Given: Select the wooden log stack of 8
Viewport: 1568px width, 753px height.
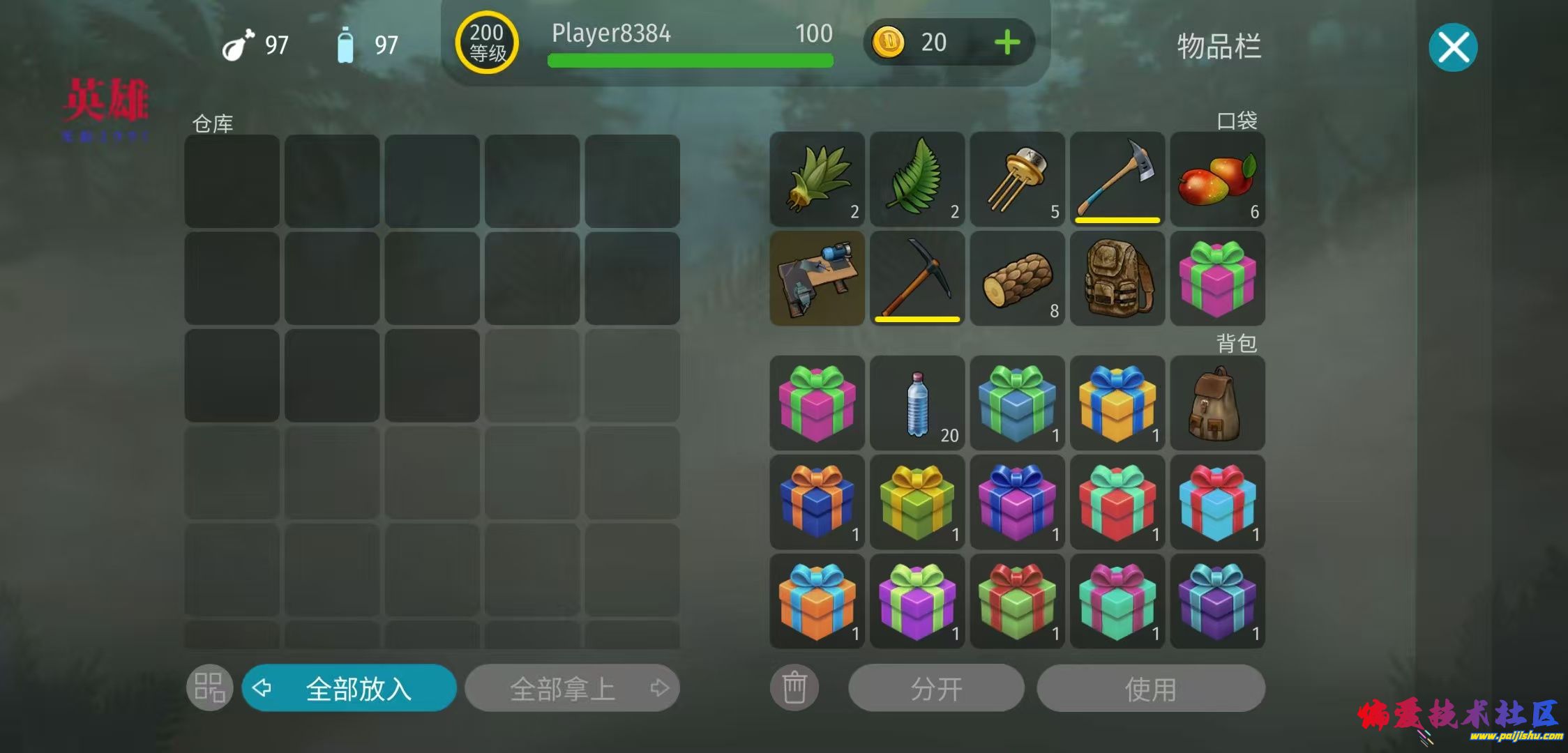Looking at the screenshot, I should (x=1017, y=279).
